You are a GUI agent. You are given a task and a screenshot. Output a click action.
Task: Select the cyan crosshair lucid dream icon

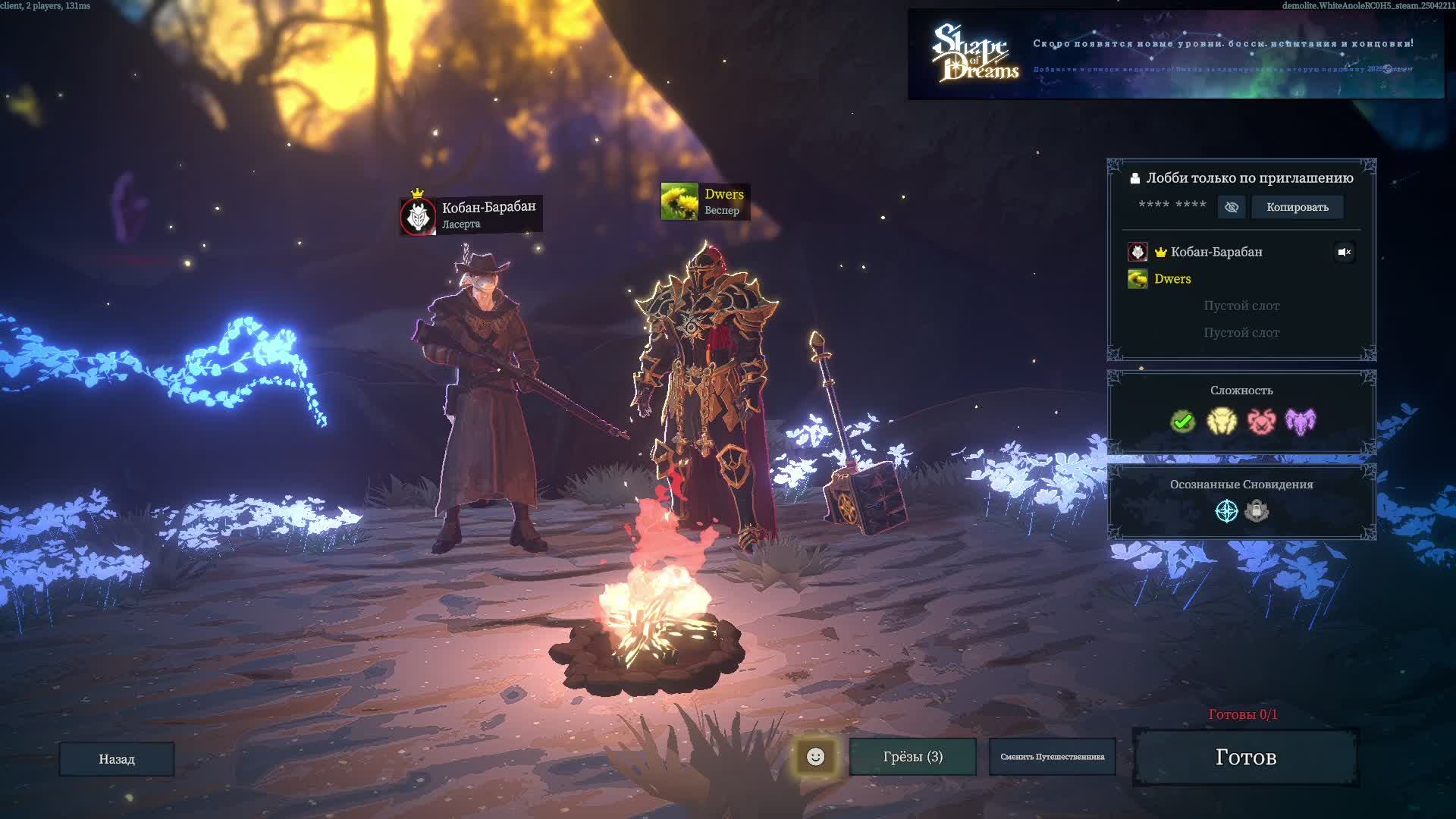pyautogui.click(x=1226, y=511)
